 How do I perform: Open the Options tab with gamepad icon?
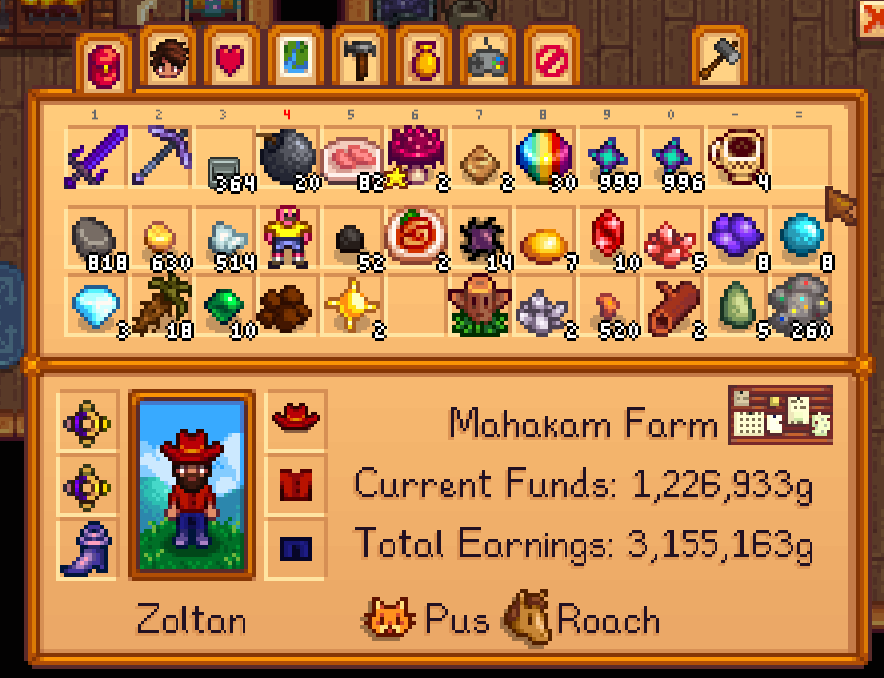click(487, 62)
